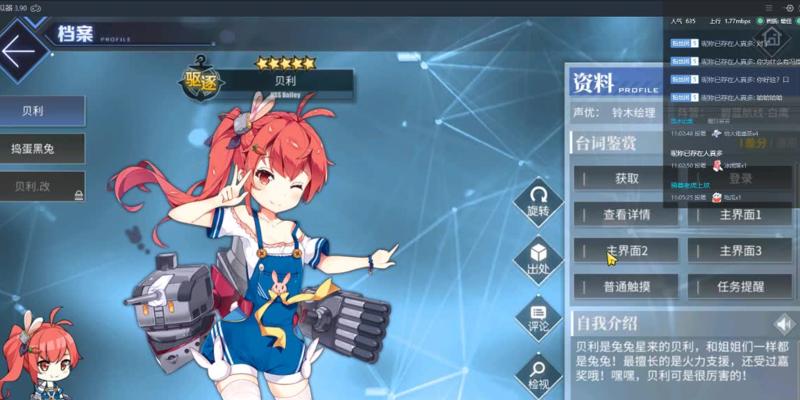Screen dimensions: 800x400
Task: Click the 旋转 rotate button
Action: 538,199
